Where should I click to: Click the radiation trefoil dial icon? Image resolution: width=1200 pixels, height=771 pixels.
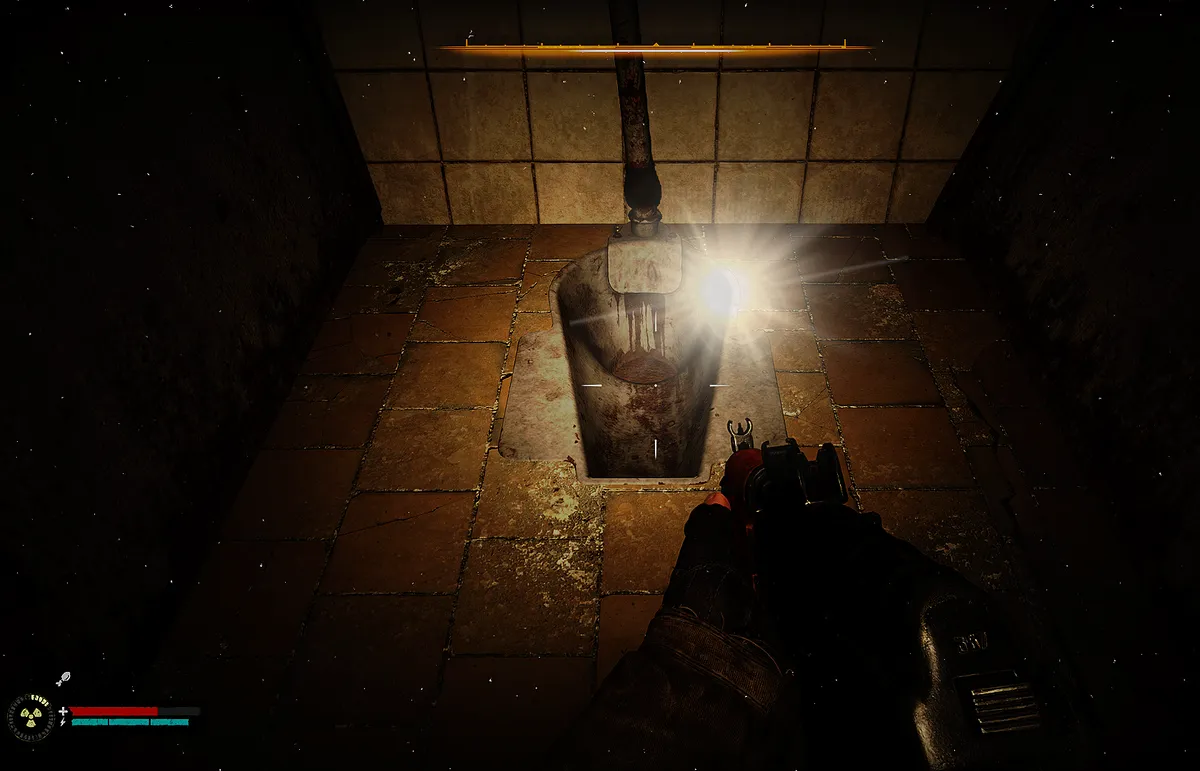pos(32,715)
